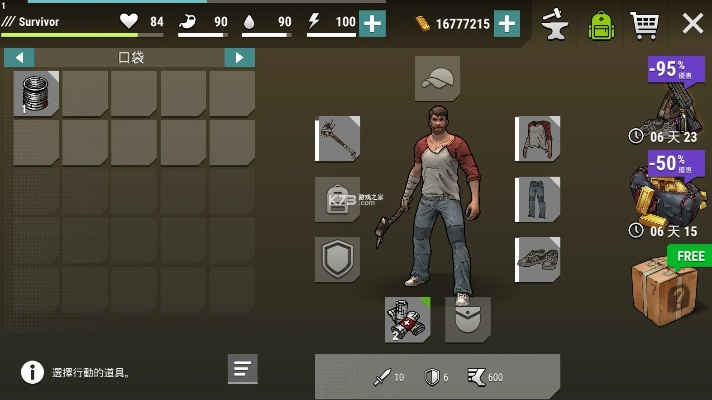Select the red sleeved shirt slot
712x400 pixels.
tap(537, 138)
